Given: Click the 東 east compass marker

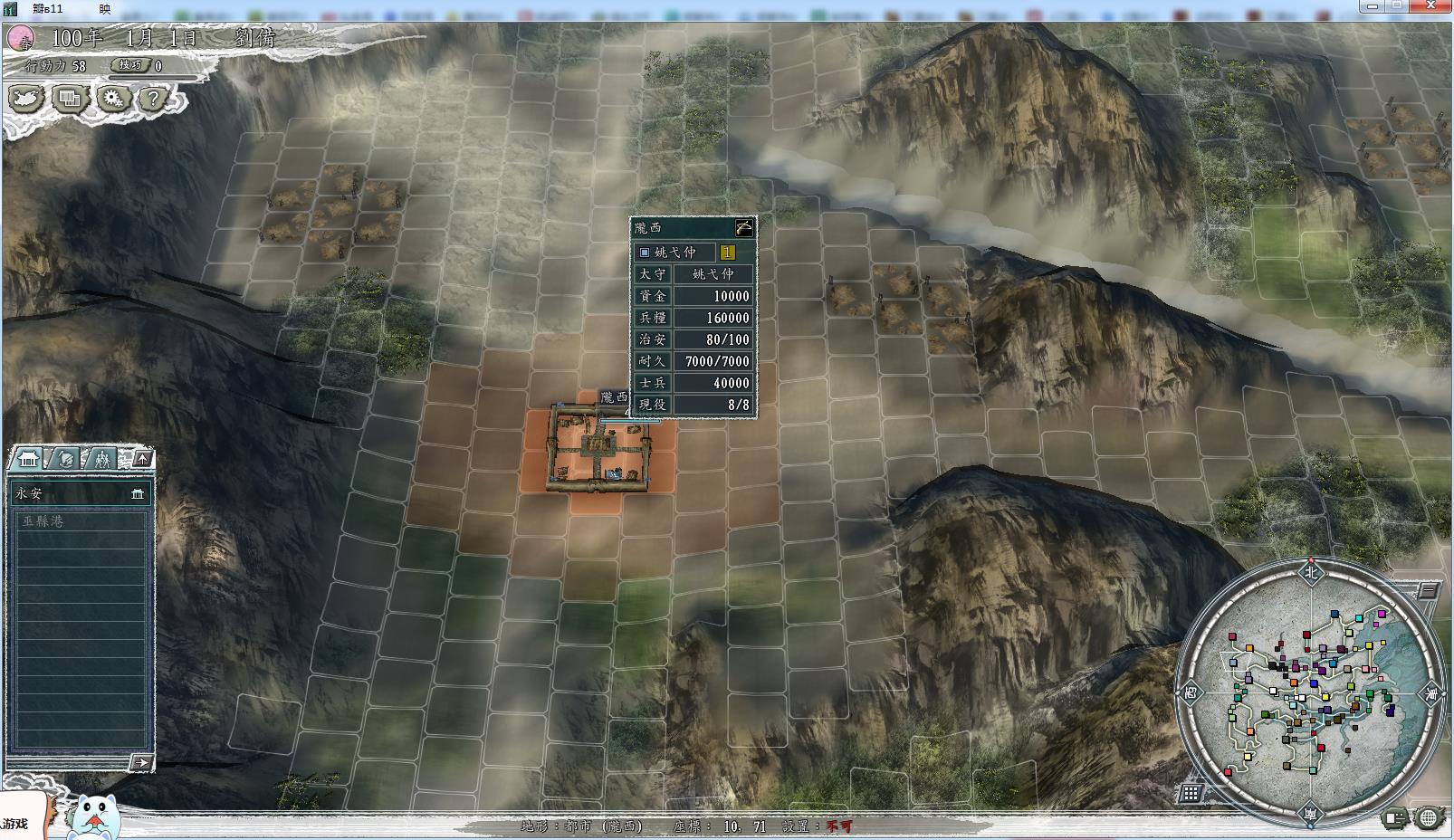Looking at the screenshot, I should tap(1431, 694).
